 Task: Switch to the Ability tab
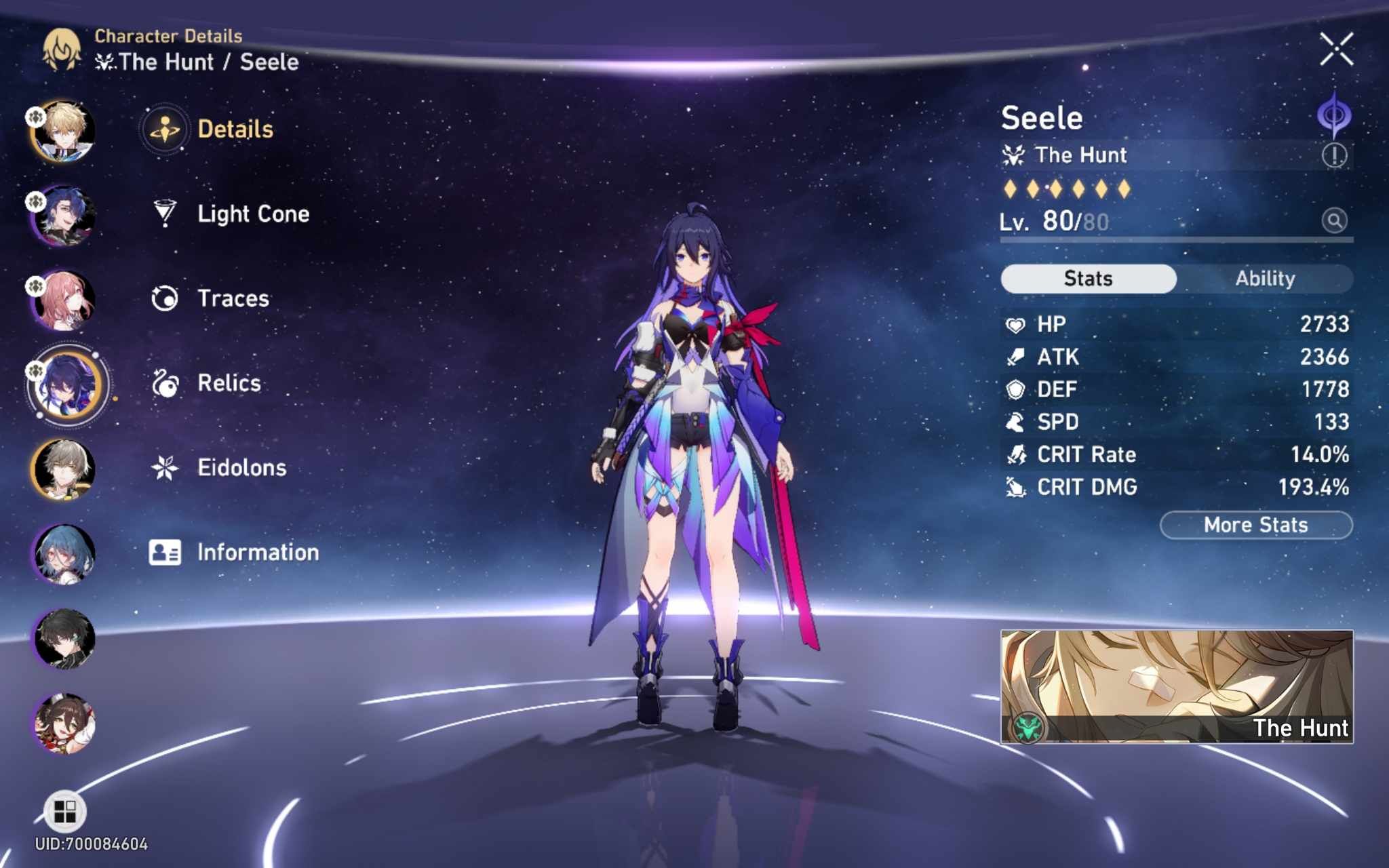coord(1266,278)
